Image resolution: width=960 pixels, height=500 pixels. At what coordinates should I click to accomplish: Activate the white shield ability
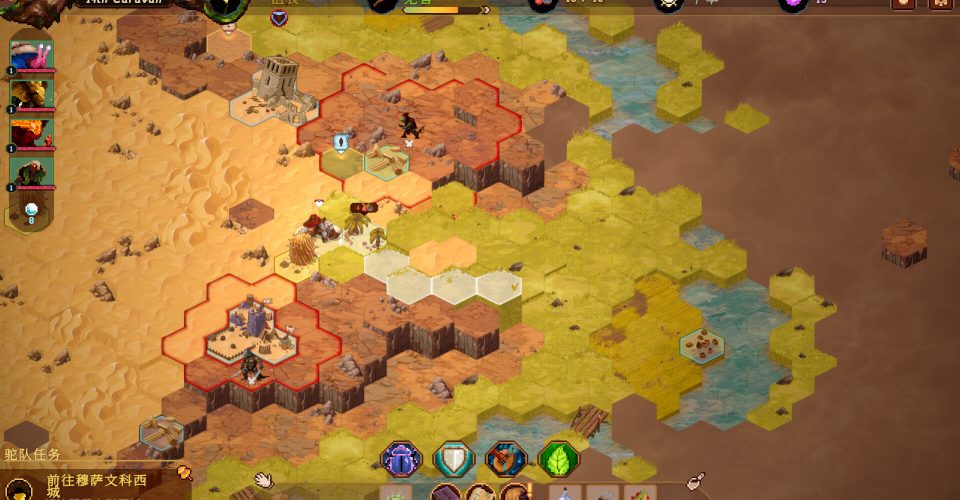pyautogui.click(x=453, y=459)
